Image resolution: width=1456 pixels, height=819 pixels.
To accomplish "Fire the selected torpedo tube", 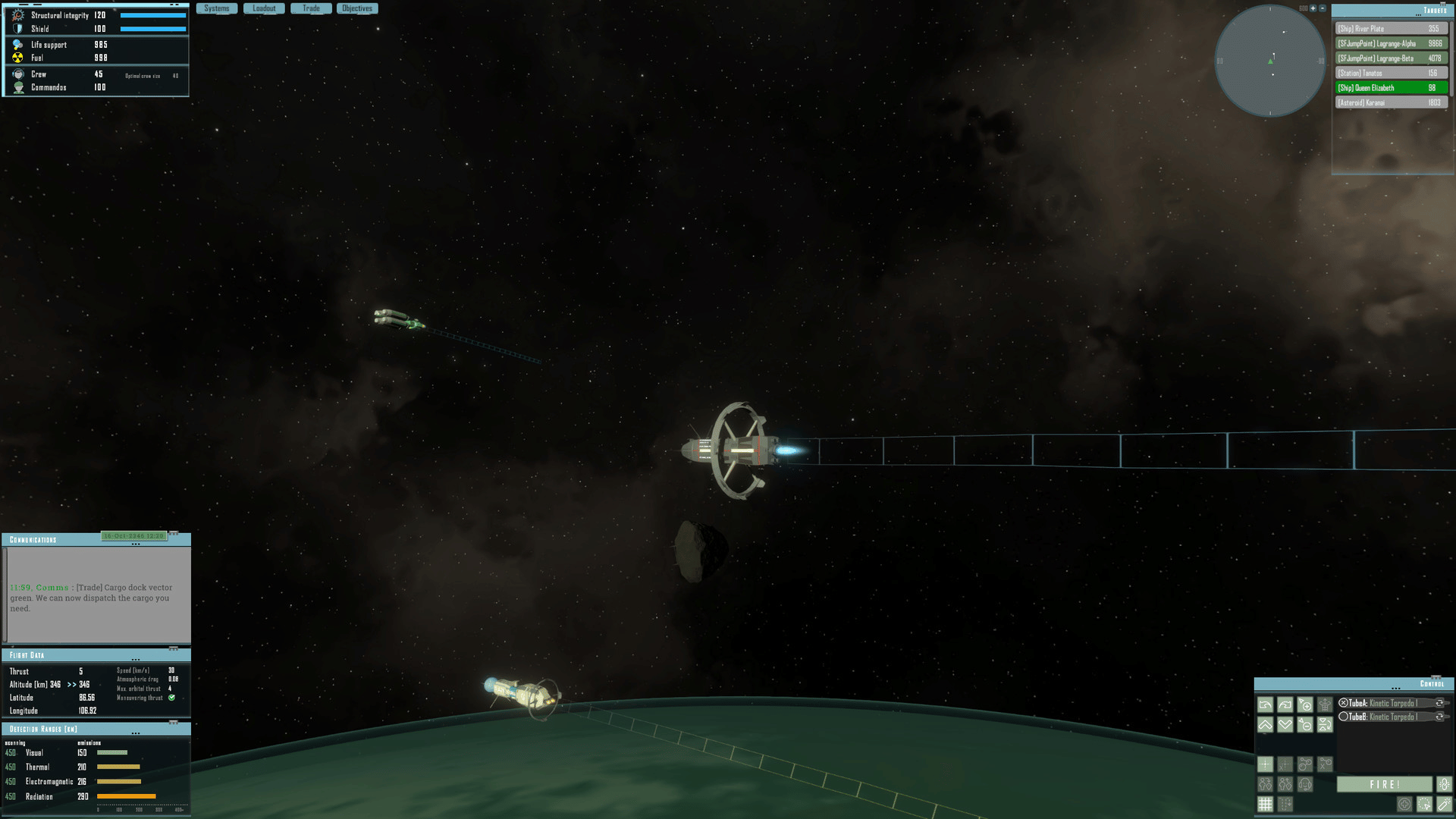I will click(x=1384, y=785).
